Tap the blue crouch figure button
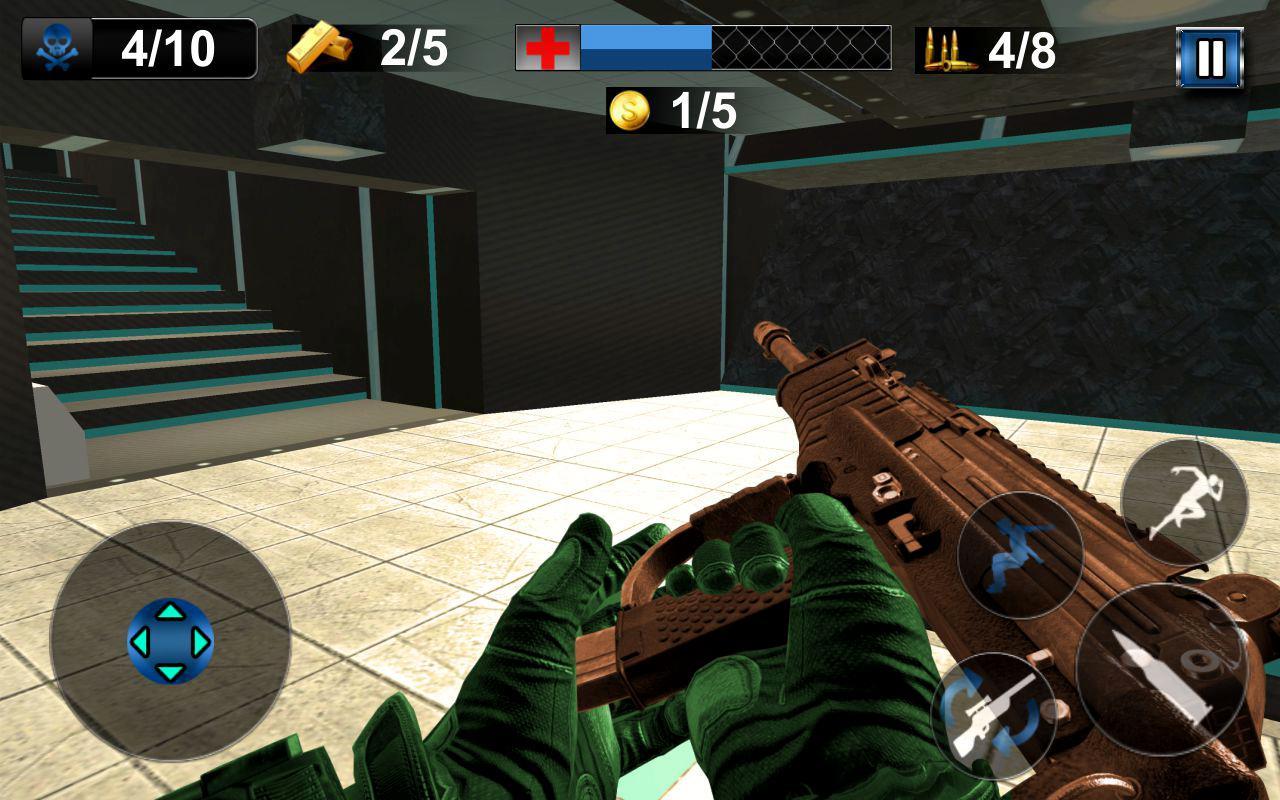 pyautogui.click(x=1020, y=555)
